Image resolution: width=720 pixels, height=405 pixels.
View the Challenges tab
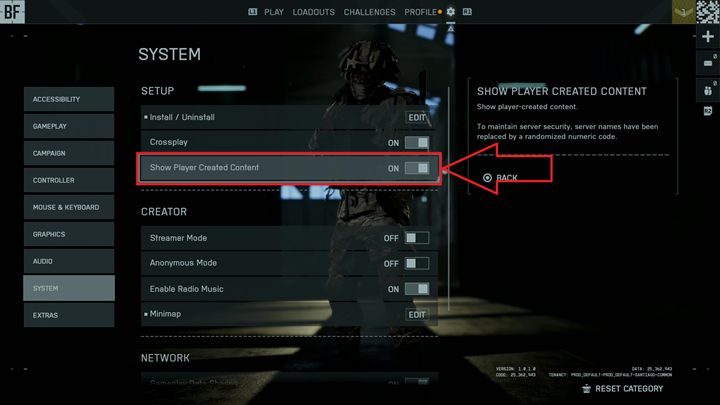tap(369, 12)
